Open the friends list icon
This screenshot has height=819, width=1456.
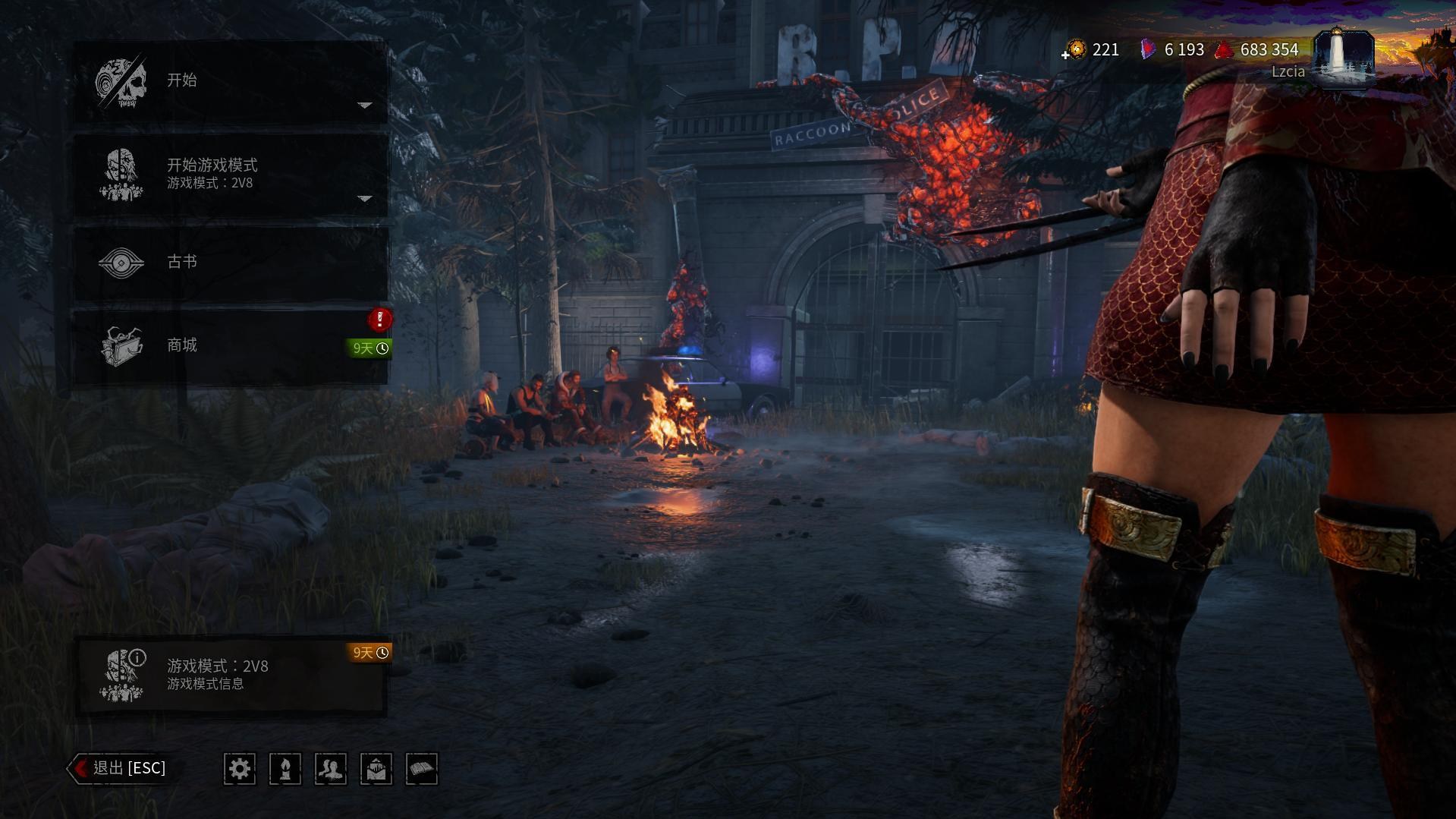[x=331, y=769]
